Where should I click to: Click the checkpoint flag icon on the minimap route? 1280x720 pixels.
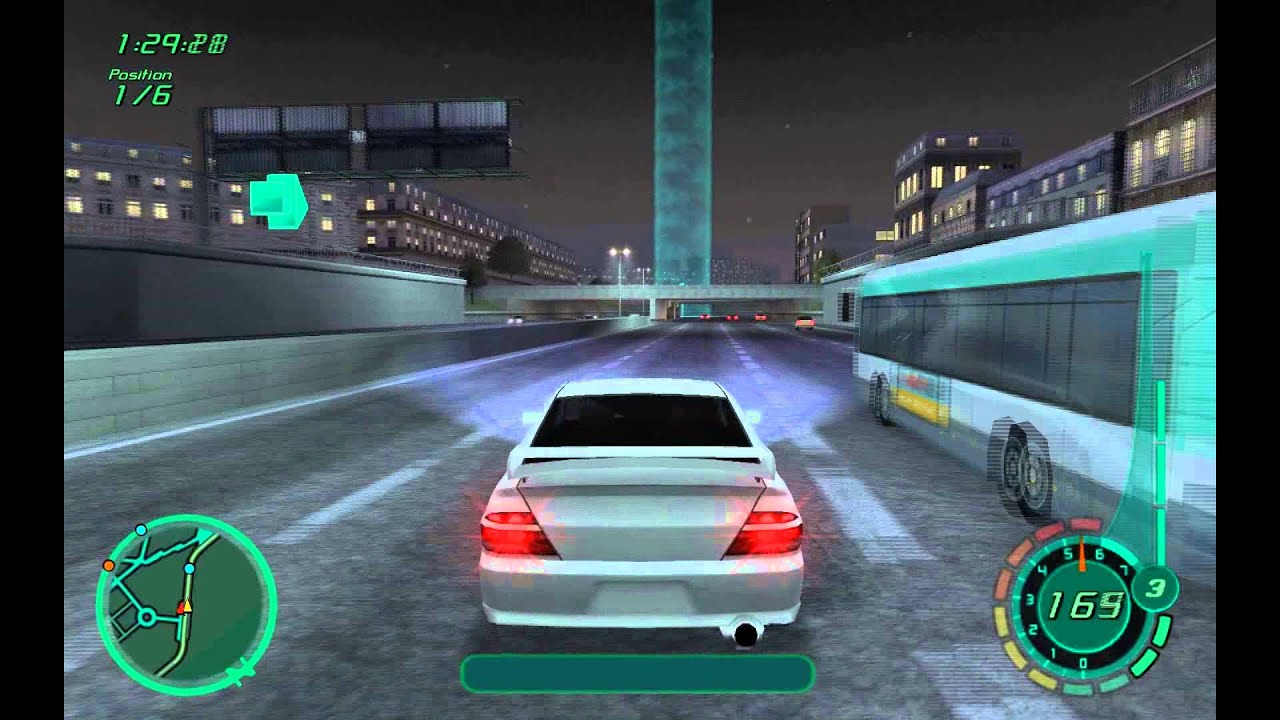point(204,533)
